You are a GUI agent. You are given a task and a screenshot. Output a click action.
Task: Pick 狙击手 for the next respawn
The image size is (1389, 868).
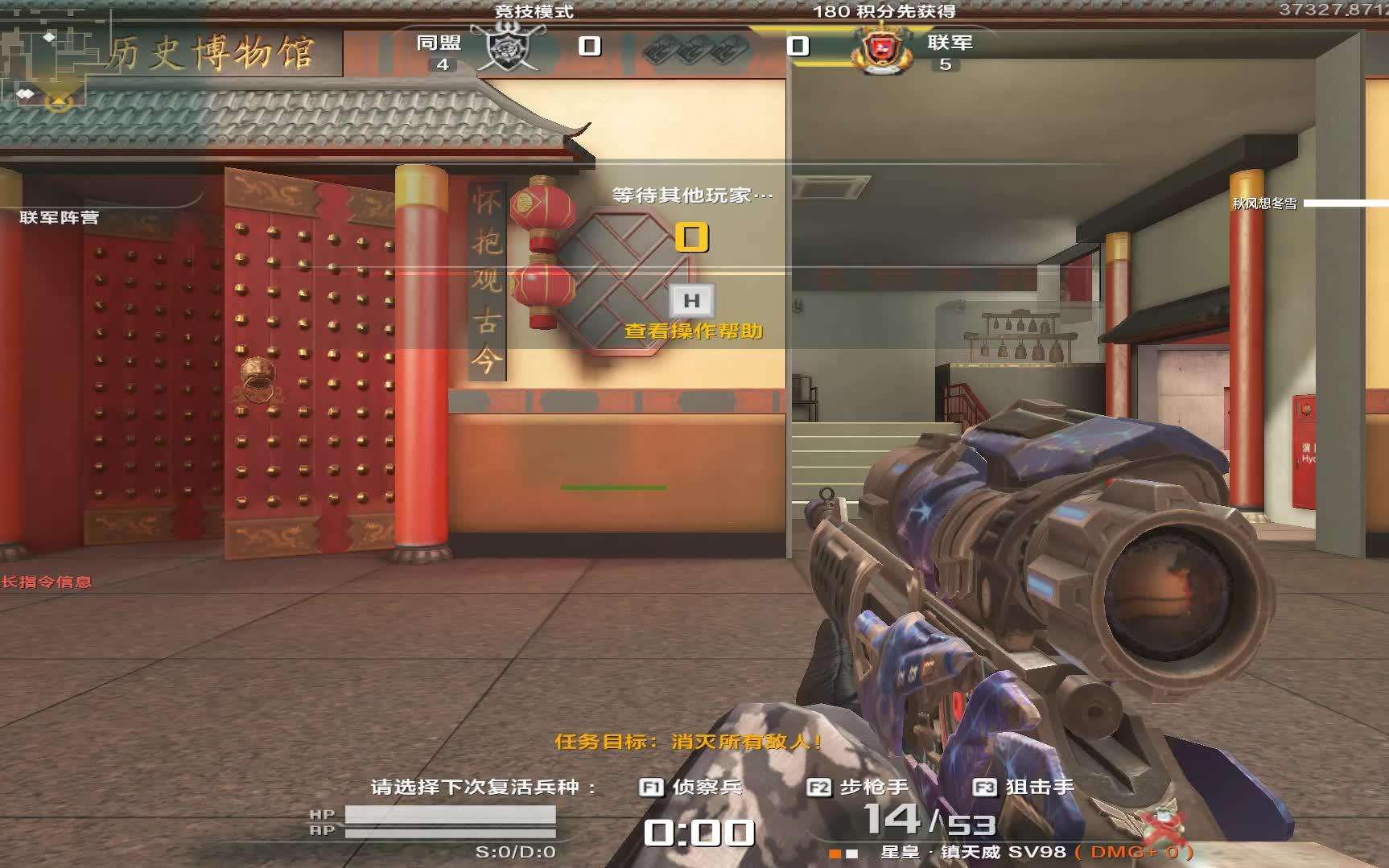pyautogui.click(x=1024, y=787)
